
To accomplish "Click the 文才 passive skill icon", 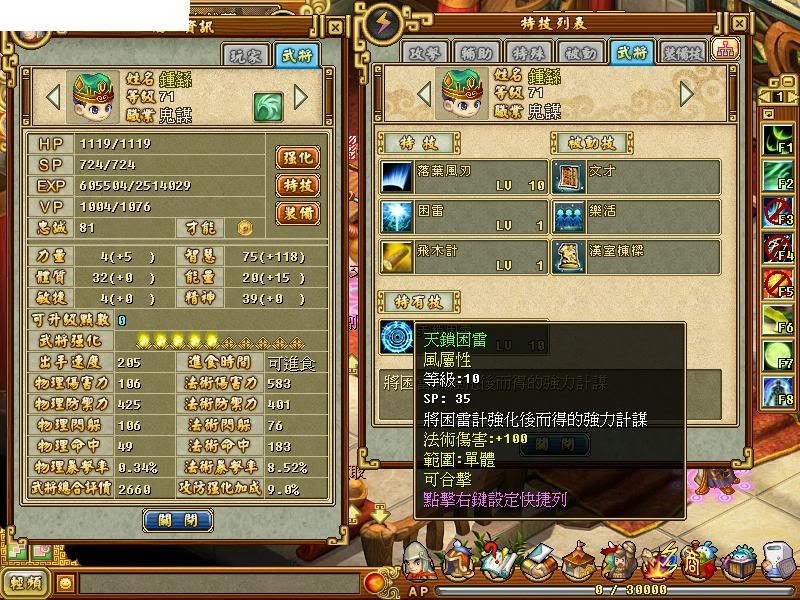I will pyautogui.click(x=571, y=177).
